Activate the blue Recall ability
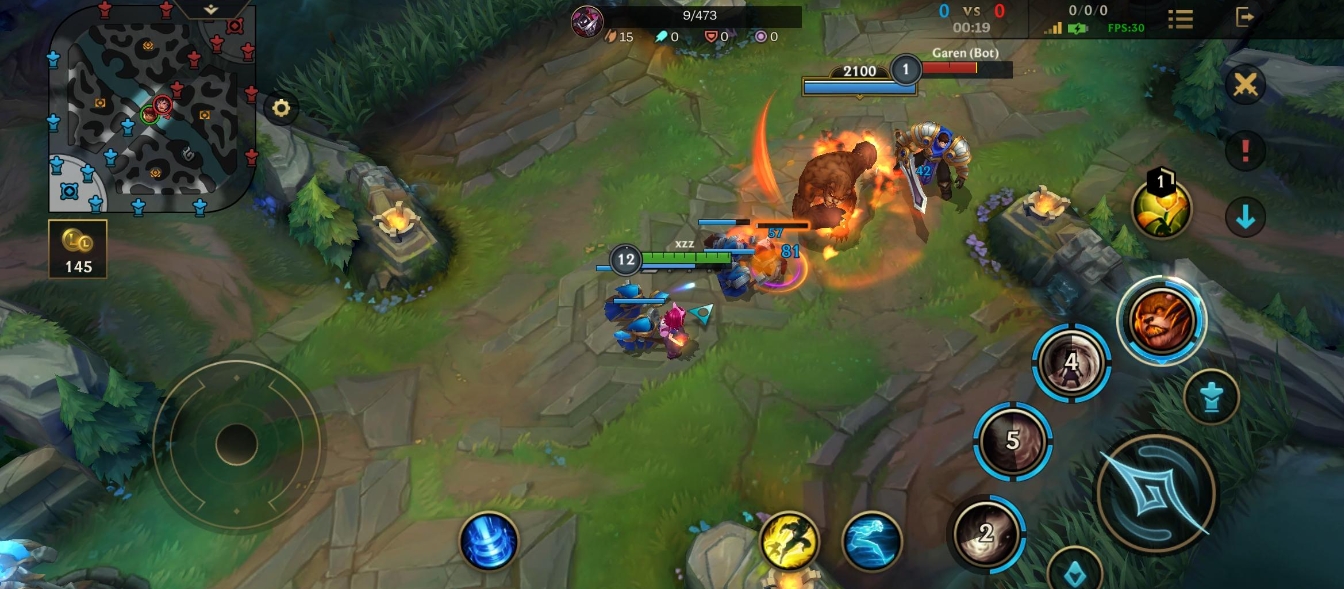 [489, 540]
